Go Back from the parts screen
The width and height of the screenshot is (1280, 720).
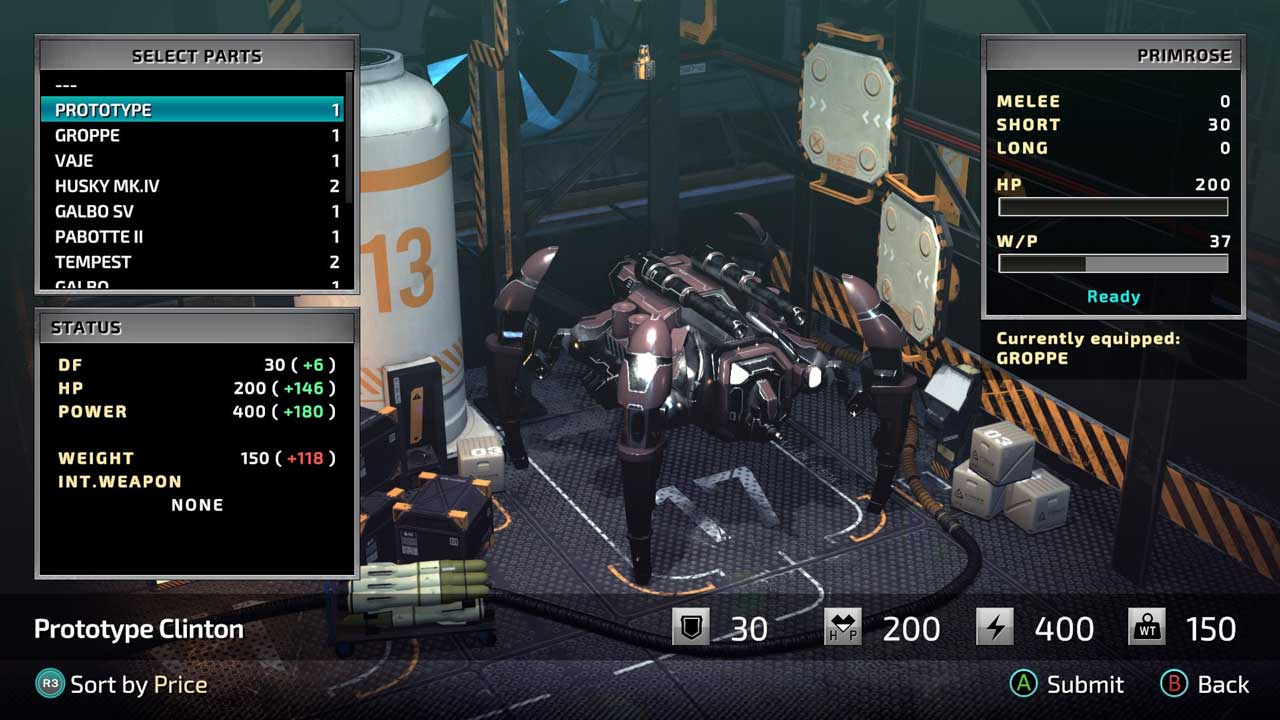coord(1205,684)
